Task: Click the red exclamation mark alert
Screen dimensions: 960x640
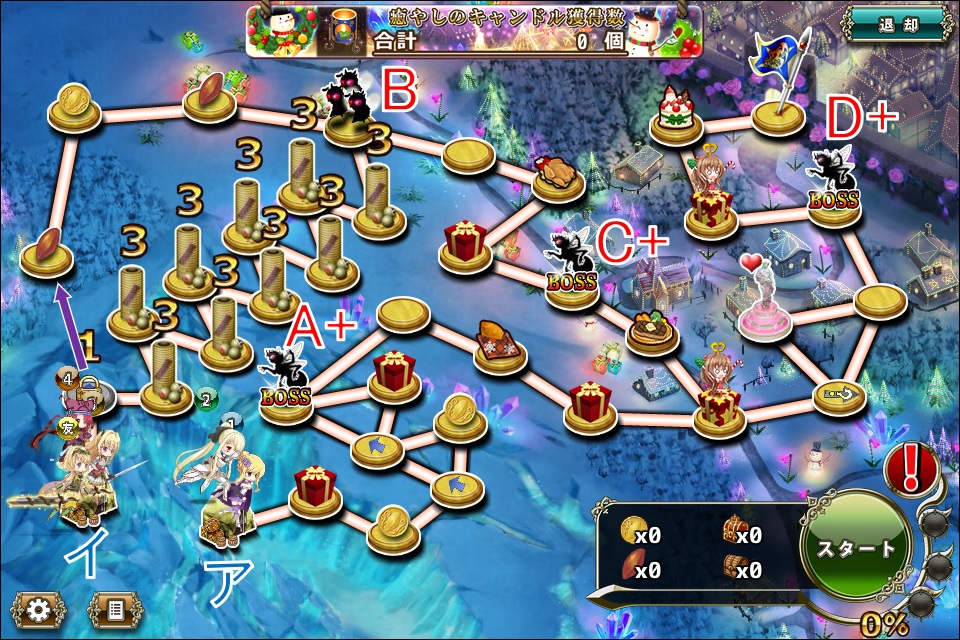Action: (910, 467)
